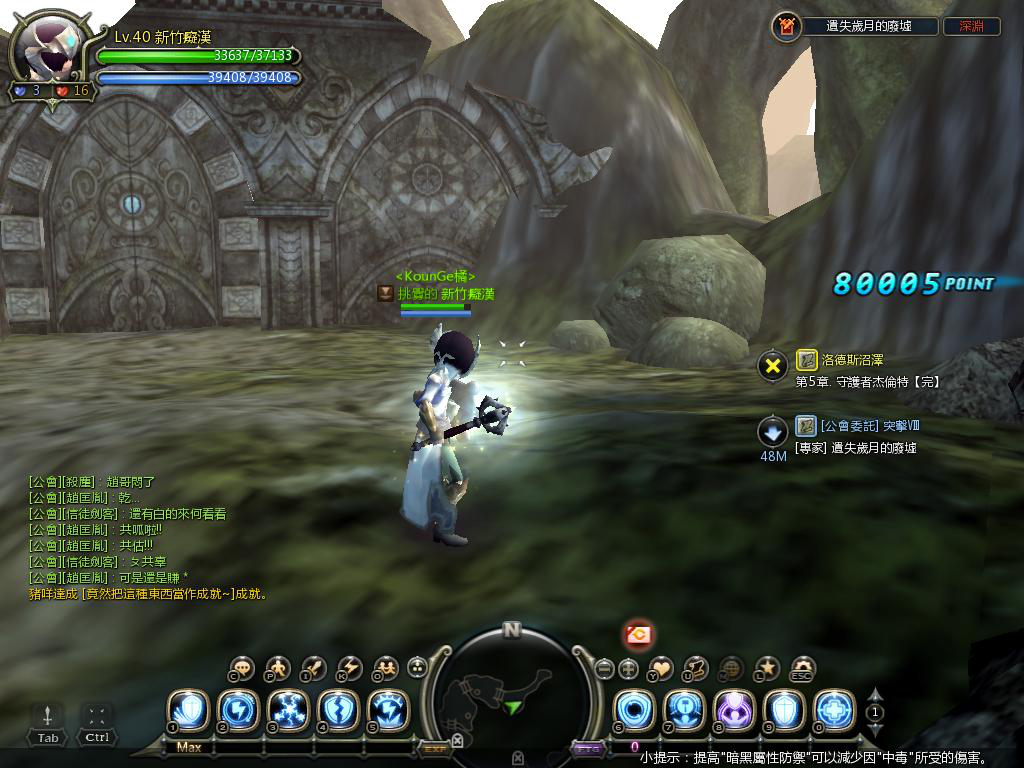The image size is (1024, 768).
Task: Open the party community people icon
Action: pyautogui.click(x=385, y=668)
